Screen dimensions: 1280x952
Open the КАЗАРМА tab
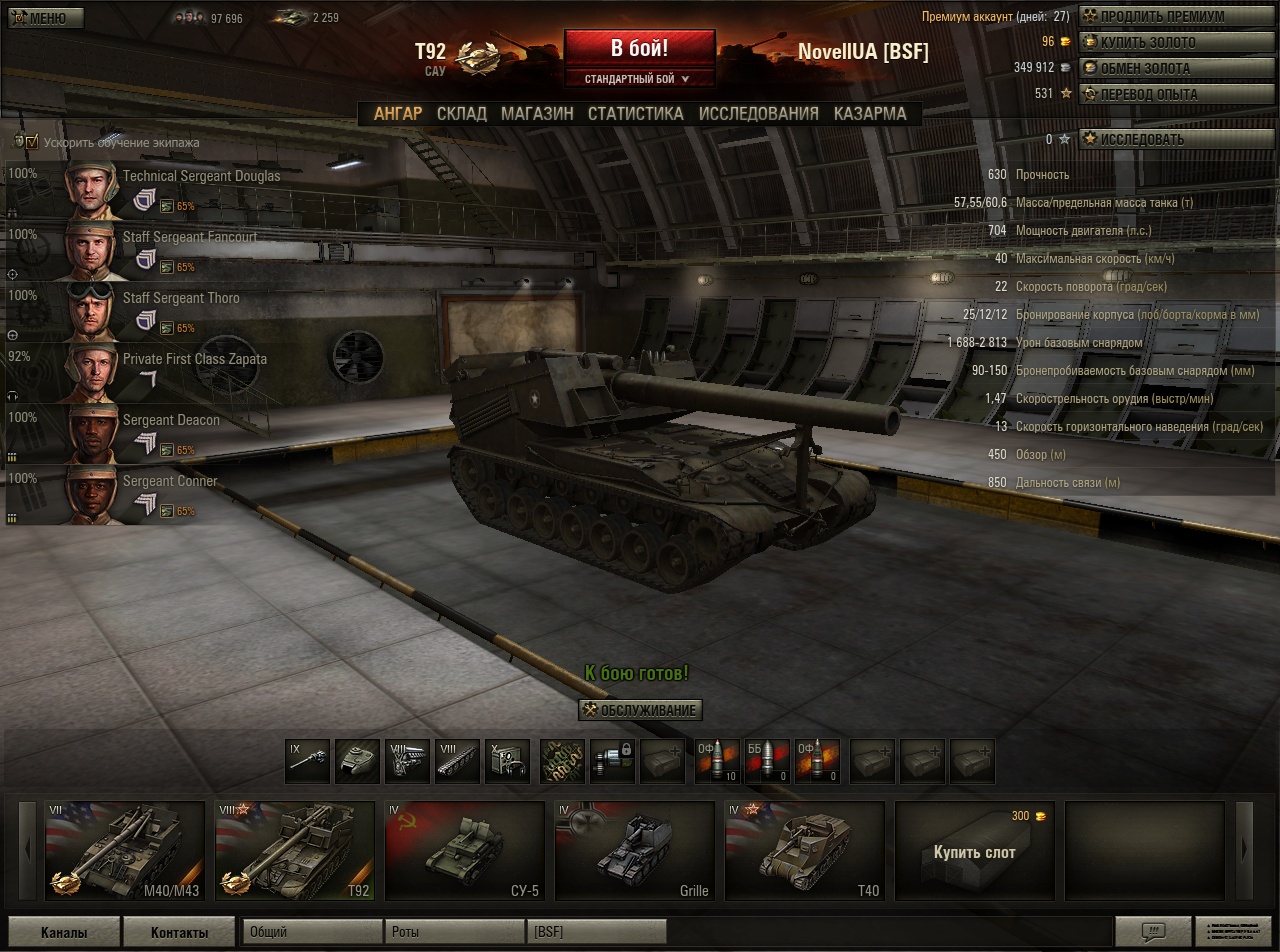[870, 114]
